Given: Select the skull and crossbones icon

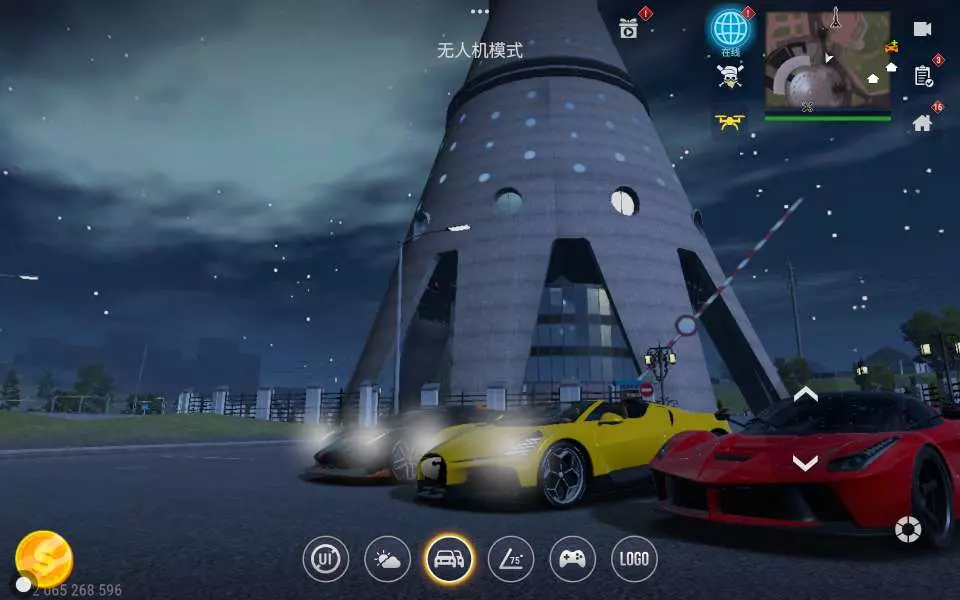Looking at the screenshot, I should coord(730,76).
